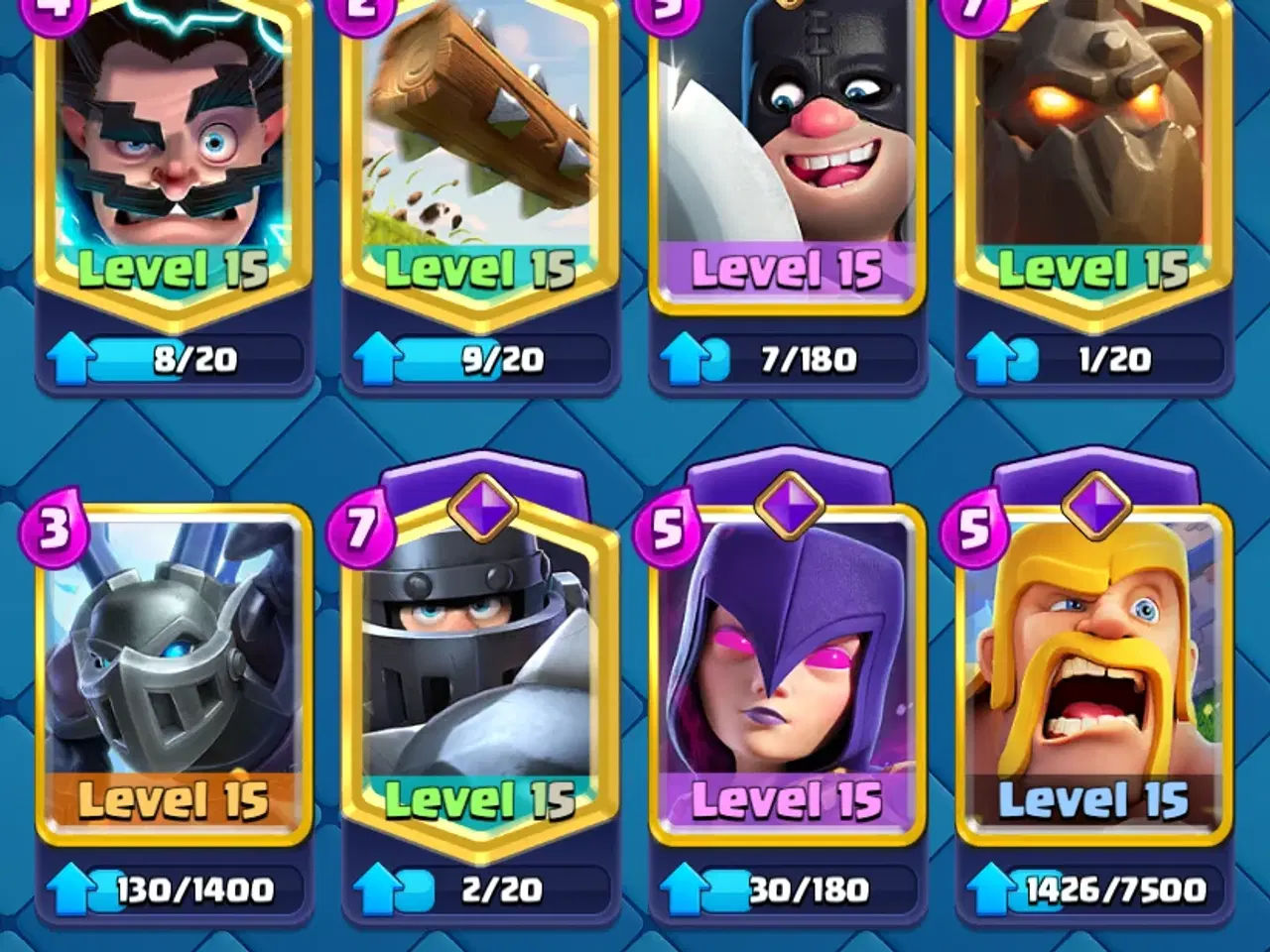Screen dimensions: 1270x952
Task: Tap the upgrade arrow beneath Lava Hound
Action: (x=989, y=358)
